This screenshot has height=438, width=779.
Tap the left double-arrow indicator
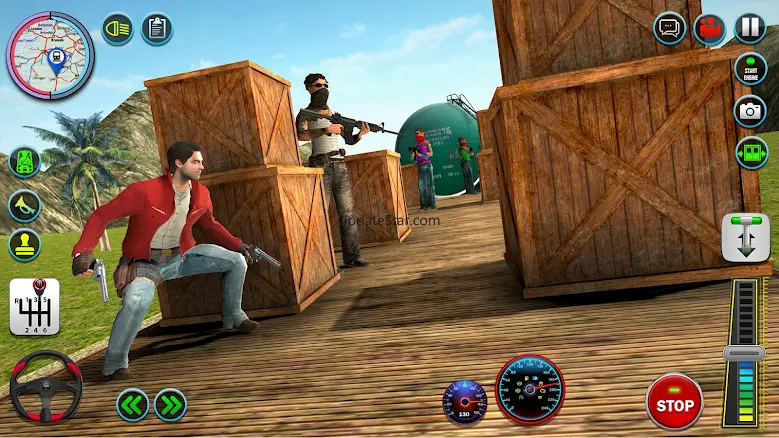[x=132, y=404]
